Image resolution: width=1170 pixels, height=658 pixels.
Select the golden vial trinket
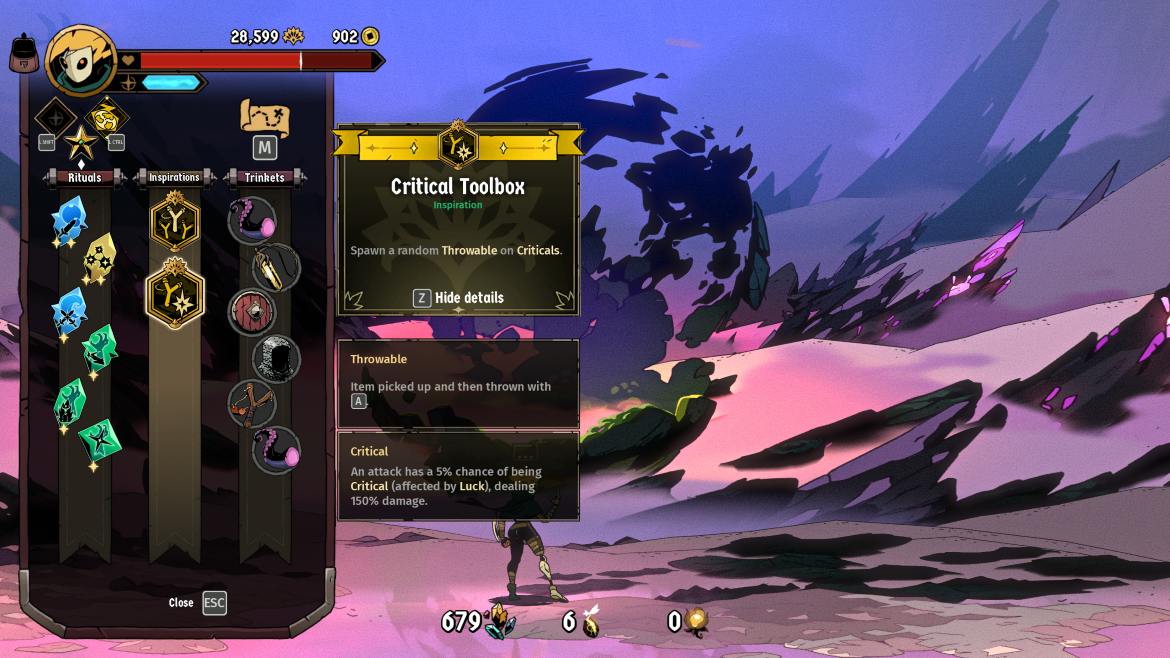[277, 266]
